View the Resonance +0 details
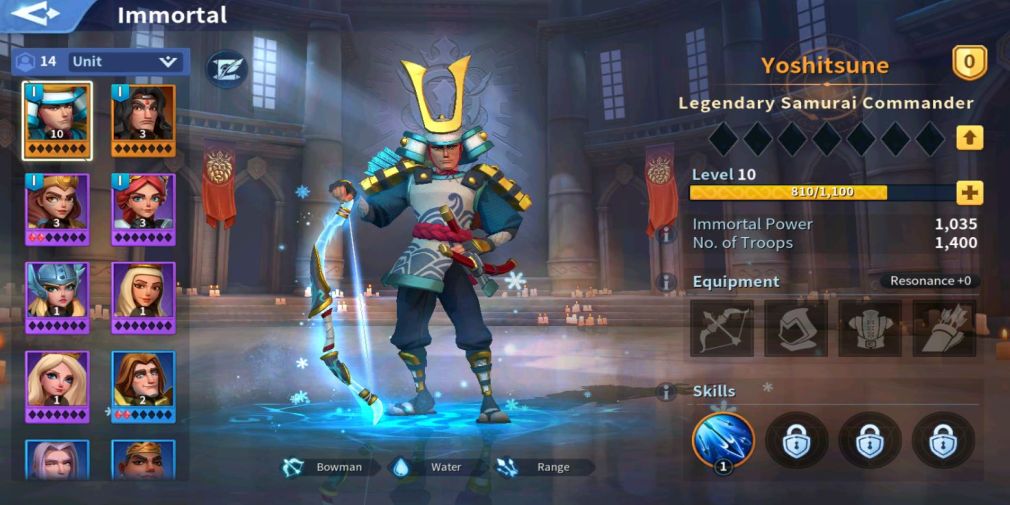The height and width of the screenshot is (505, 1010). pyautogui.click(x=931, y=281)
